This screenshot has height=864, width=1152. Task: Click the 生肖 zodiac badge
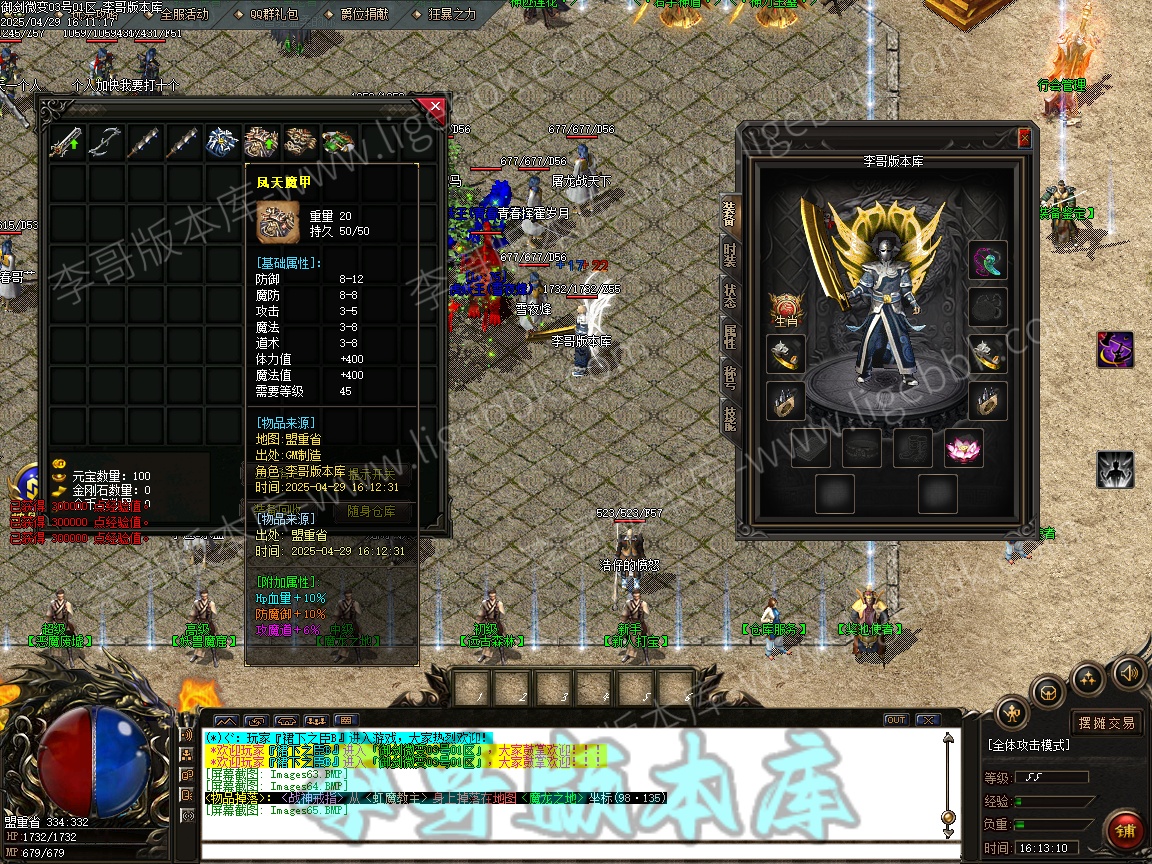click(x=786, y=309)
